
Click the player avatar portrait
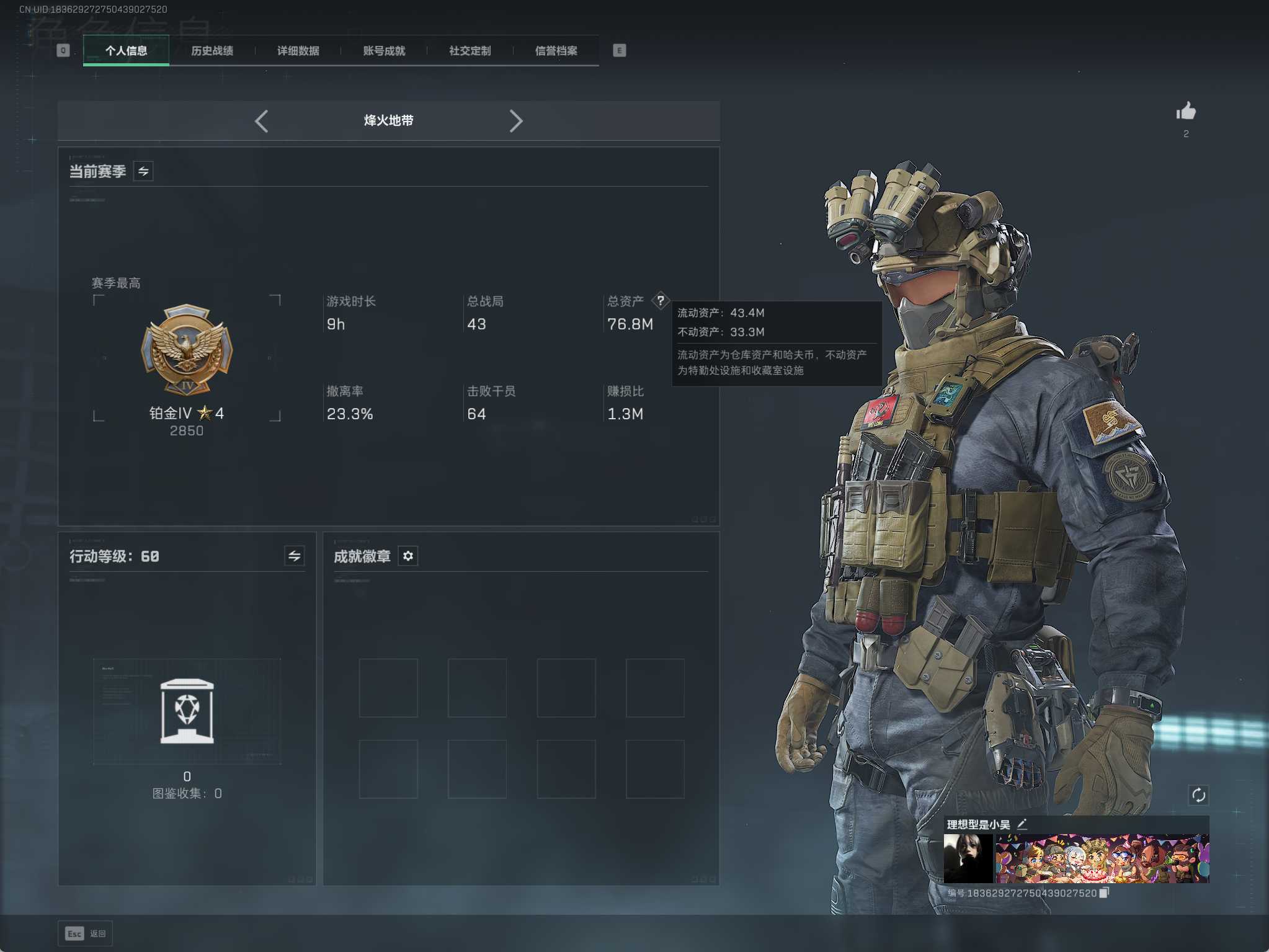click(x=968, y=858)
